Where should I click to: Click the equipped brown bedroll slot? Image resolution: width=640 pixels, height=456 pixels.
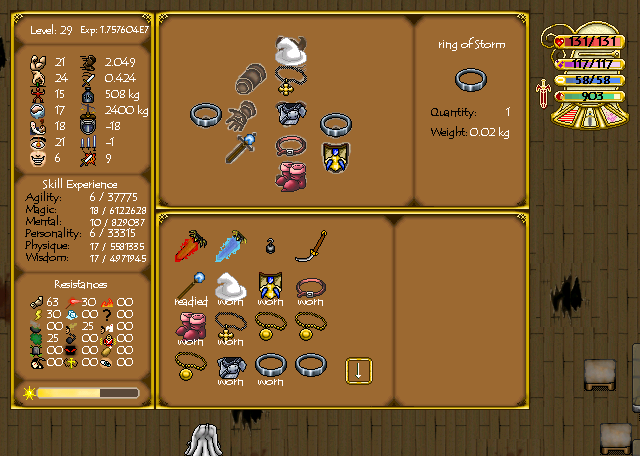(253, 80)
